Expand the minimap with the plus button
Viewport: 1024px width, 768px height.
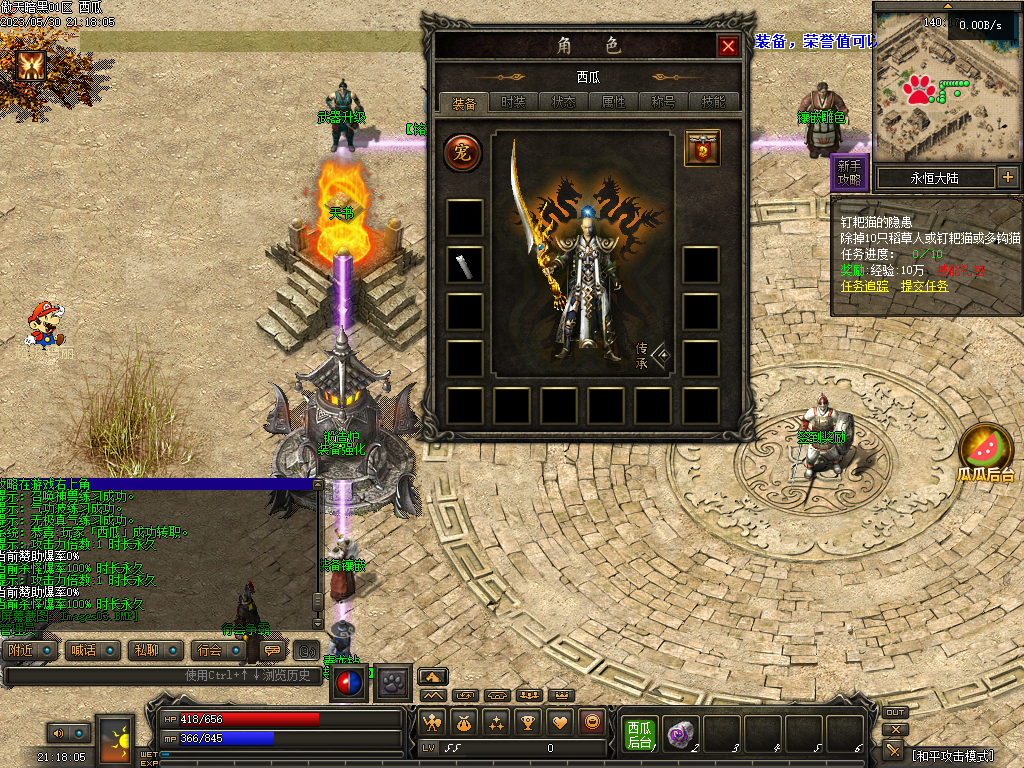pos(1007,178)
